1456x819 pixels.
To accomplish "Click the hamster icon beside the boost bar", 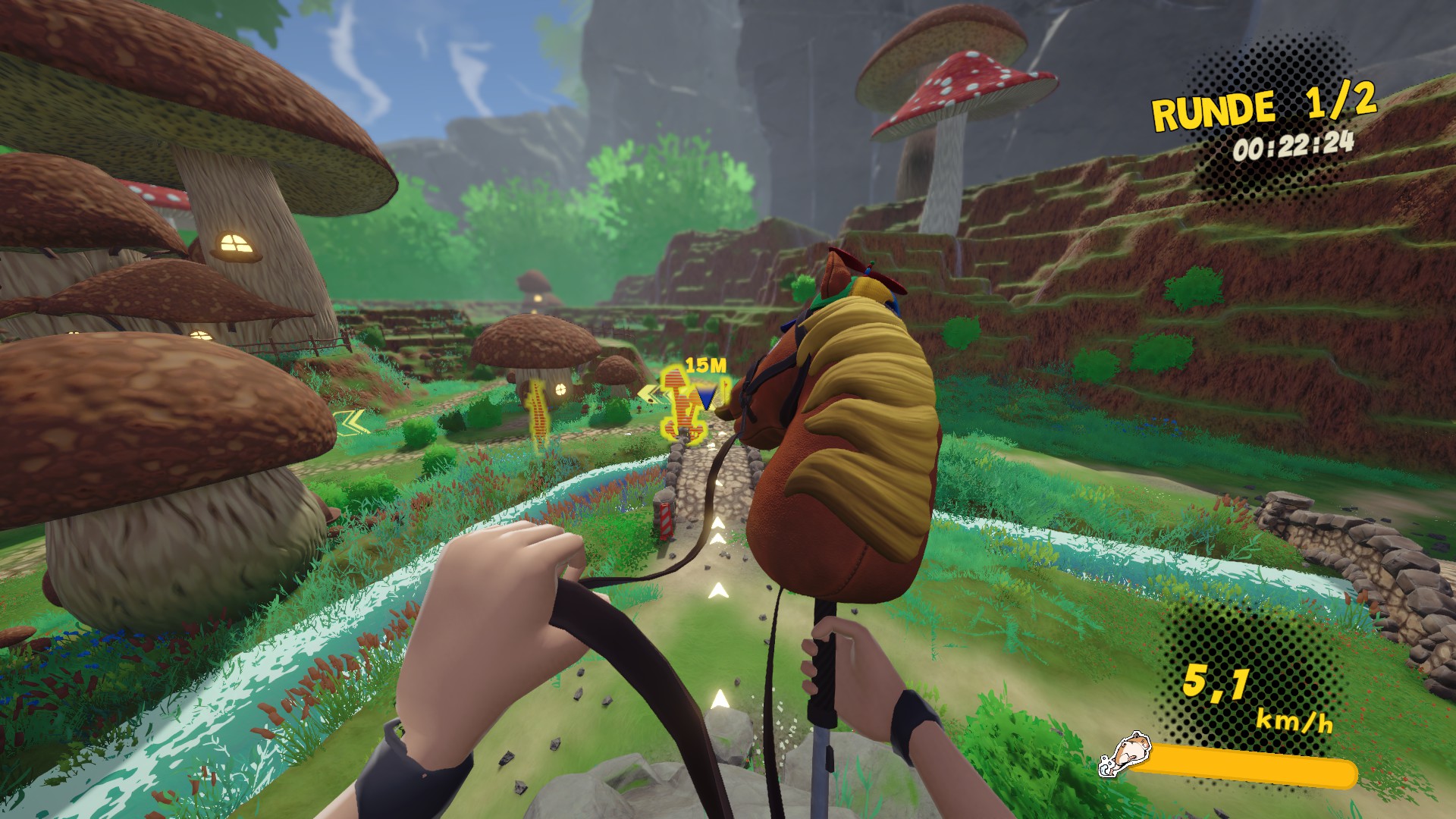I will click(1124, 754).
